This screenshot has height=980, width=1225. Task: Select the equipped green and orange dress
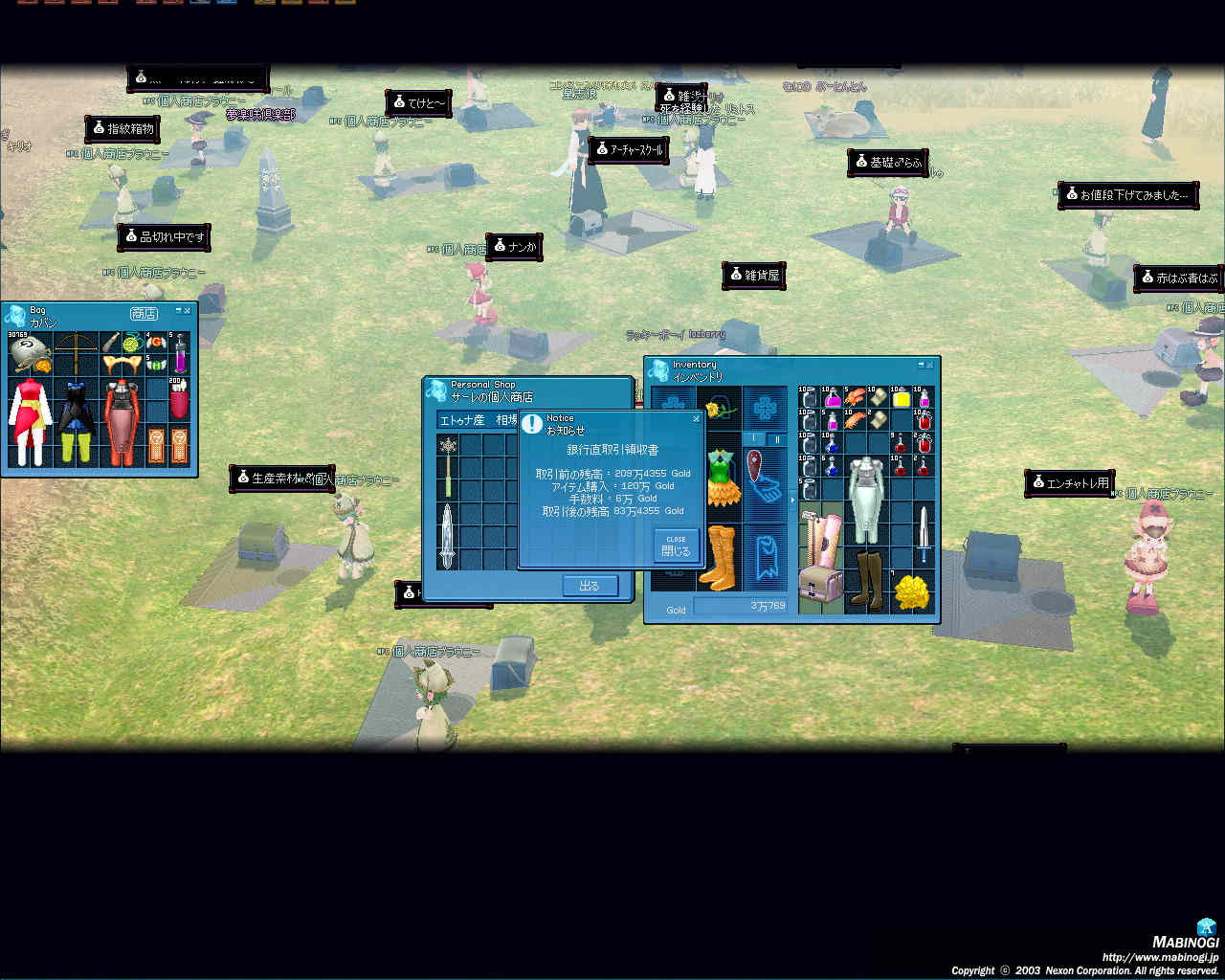pos(724,478)
